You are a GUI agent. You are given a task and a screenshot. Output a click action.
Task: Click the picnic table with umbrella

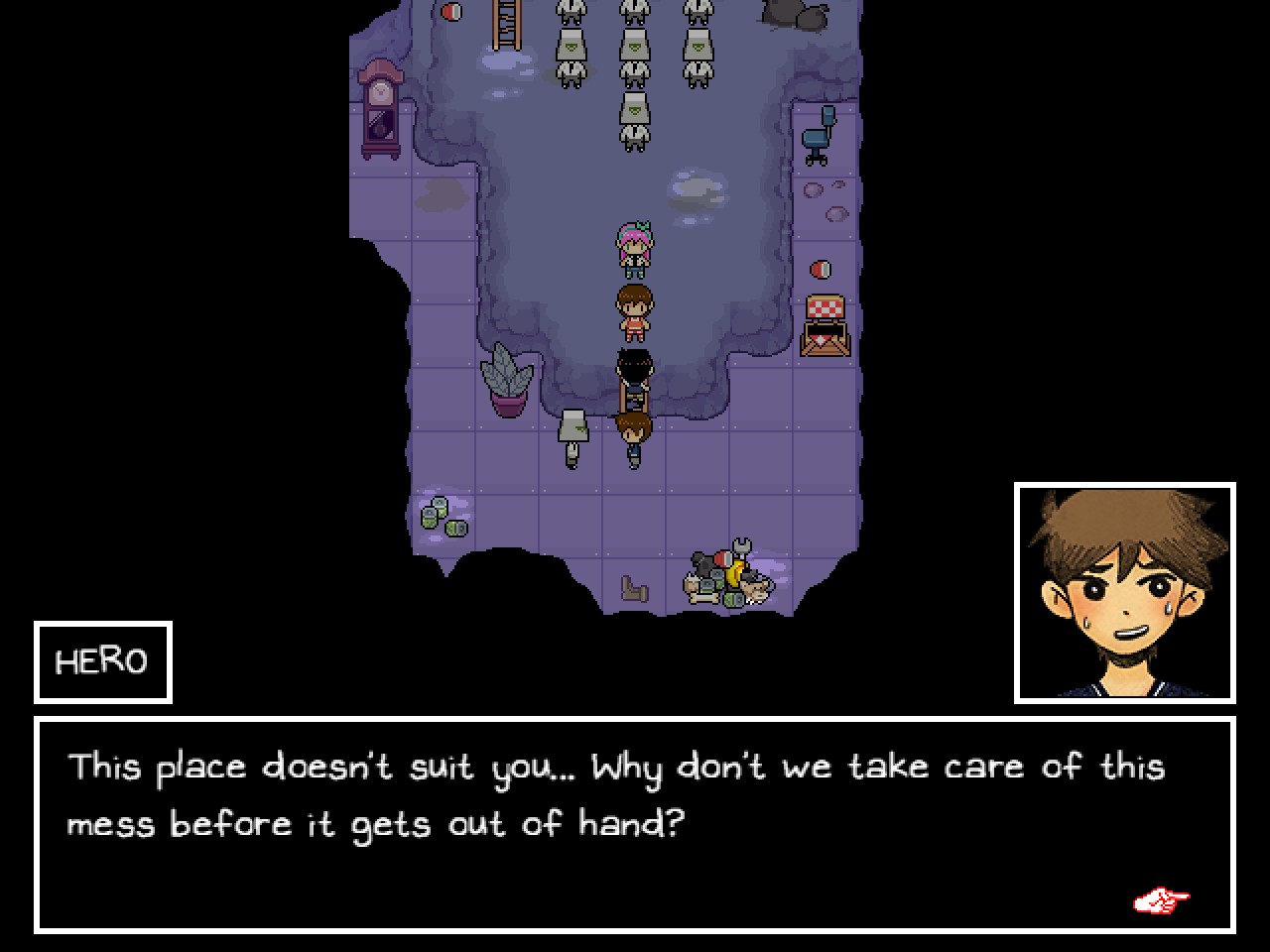coord(824,322)
